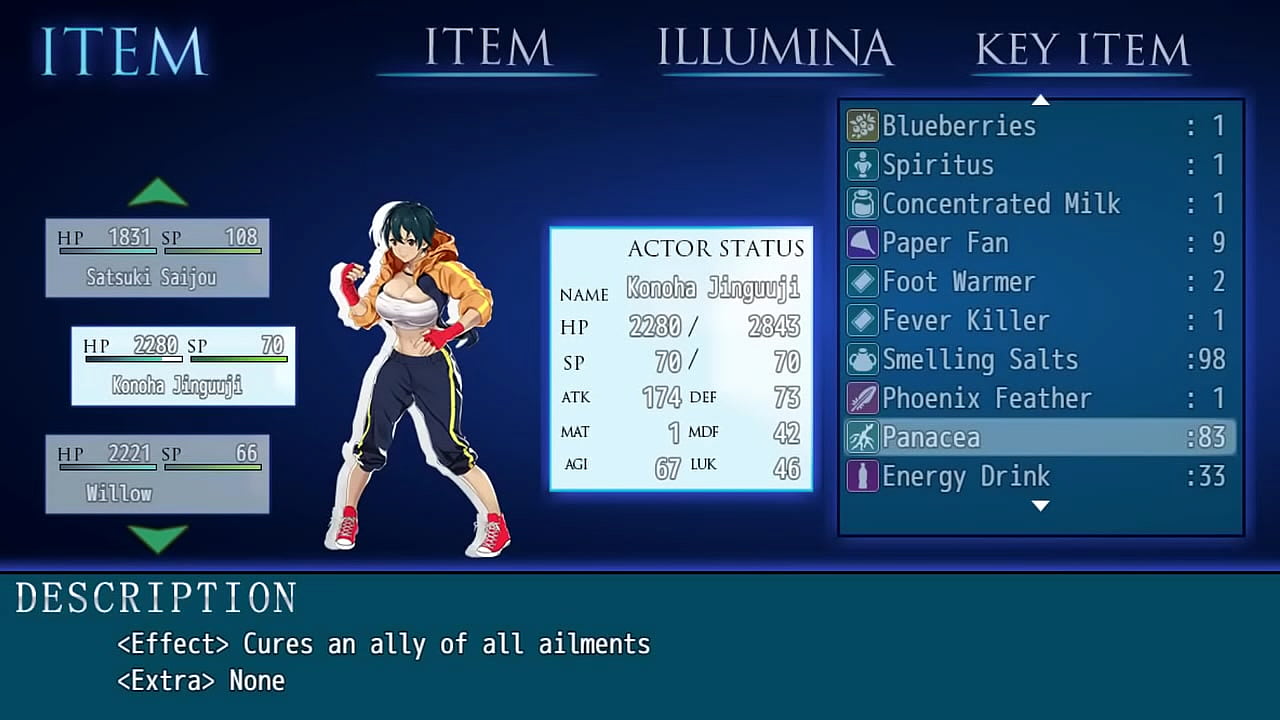
Task: Switch to the Key Item tab
Action: pos(1082,48)
